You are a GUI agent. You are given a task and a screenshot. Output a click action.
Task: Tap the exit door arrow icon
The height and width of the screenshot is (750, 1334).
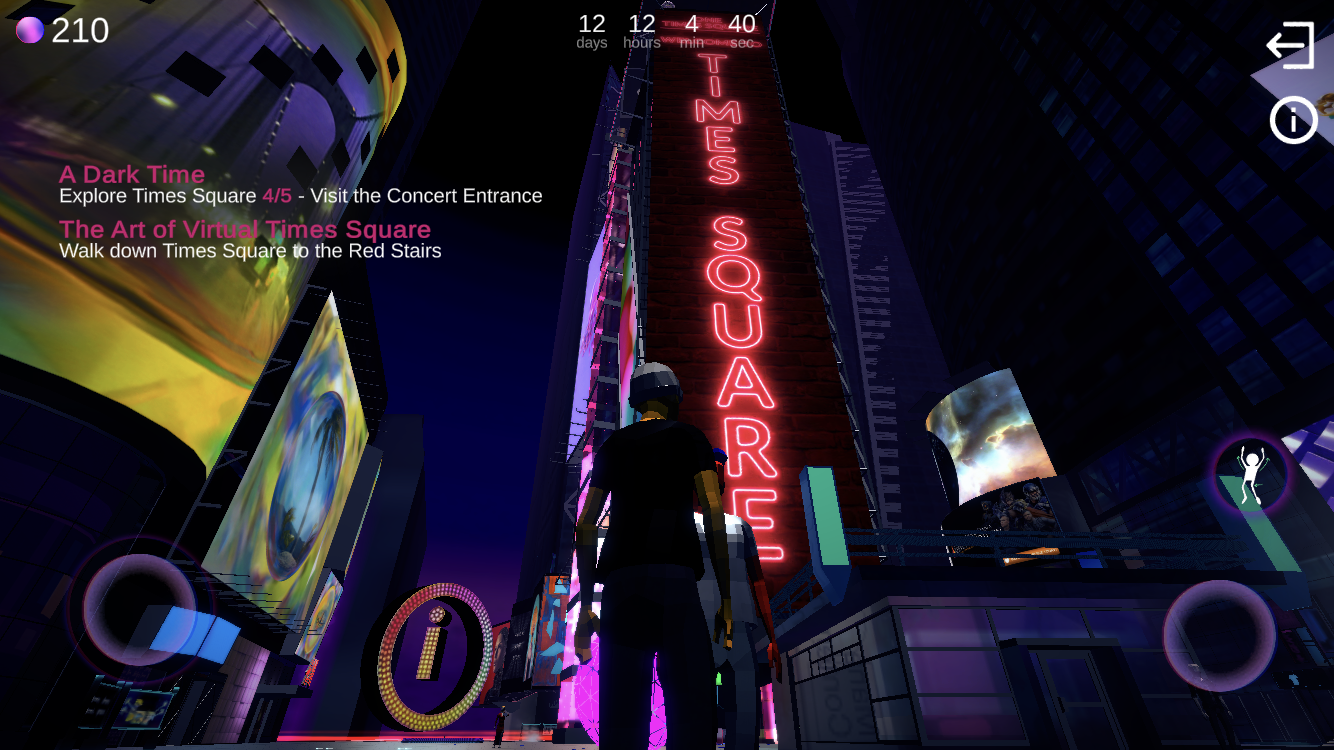coord(1291,46)
